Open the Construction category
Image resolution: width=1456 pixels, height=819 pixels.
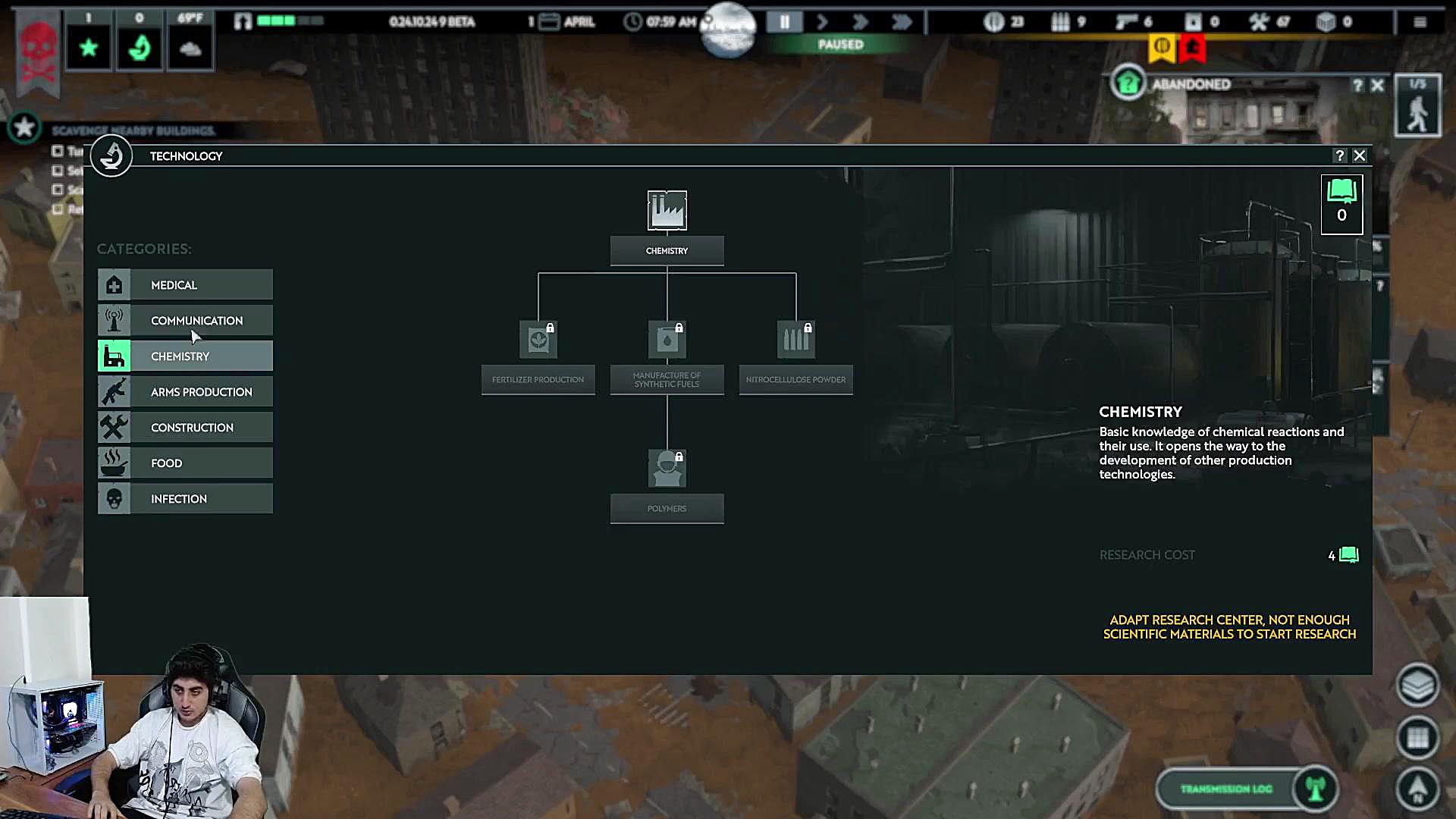(185, 428)
